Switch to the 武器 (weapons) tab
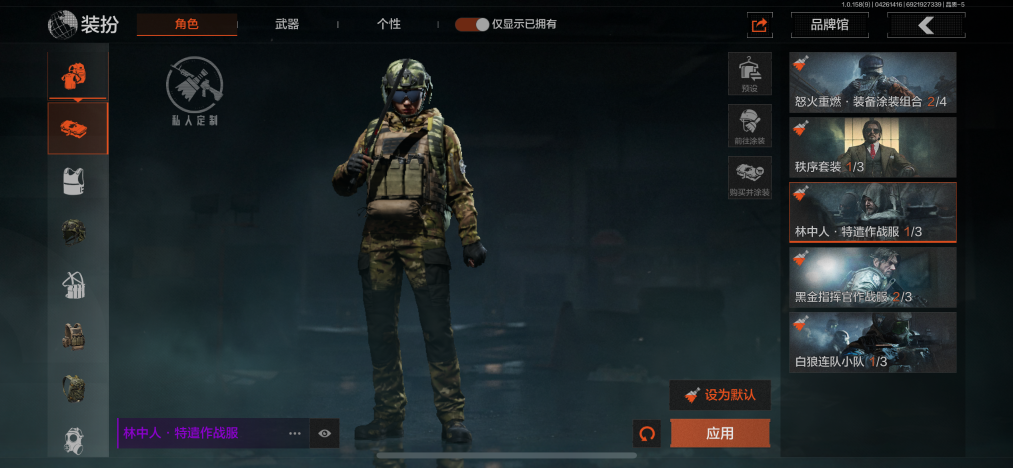The image size is (1013, 468). pos(287,24)
